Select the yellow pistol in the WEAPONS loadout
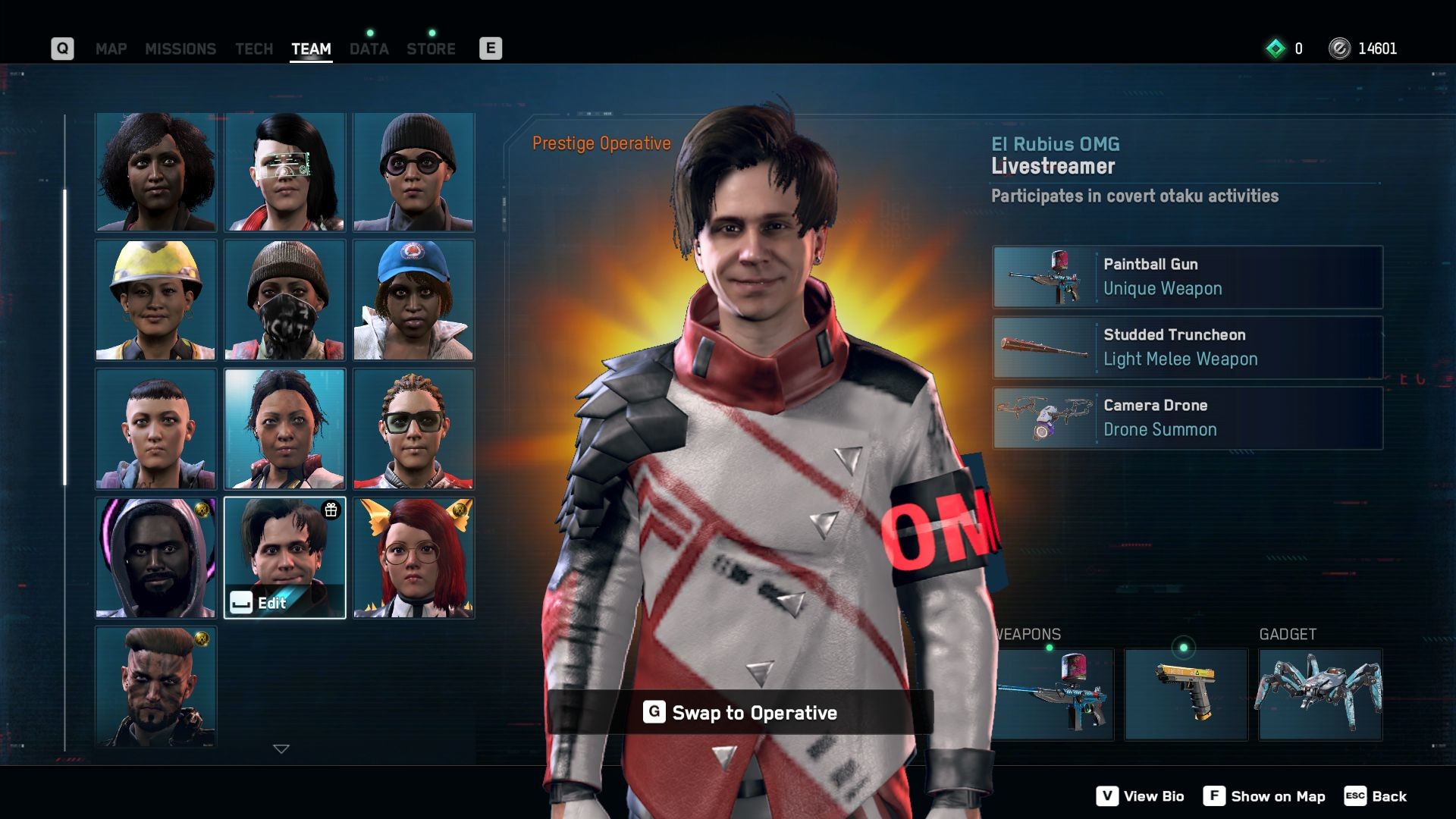This screenshot has height=819, width=1456. [1185, 693]
